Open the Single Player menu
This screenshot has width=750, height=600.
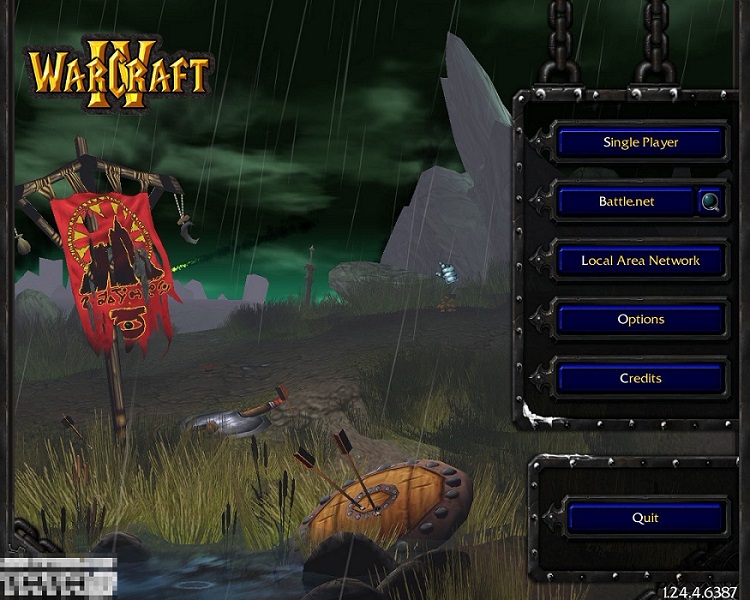point(640,142)
